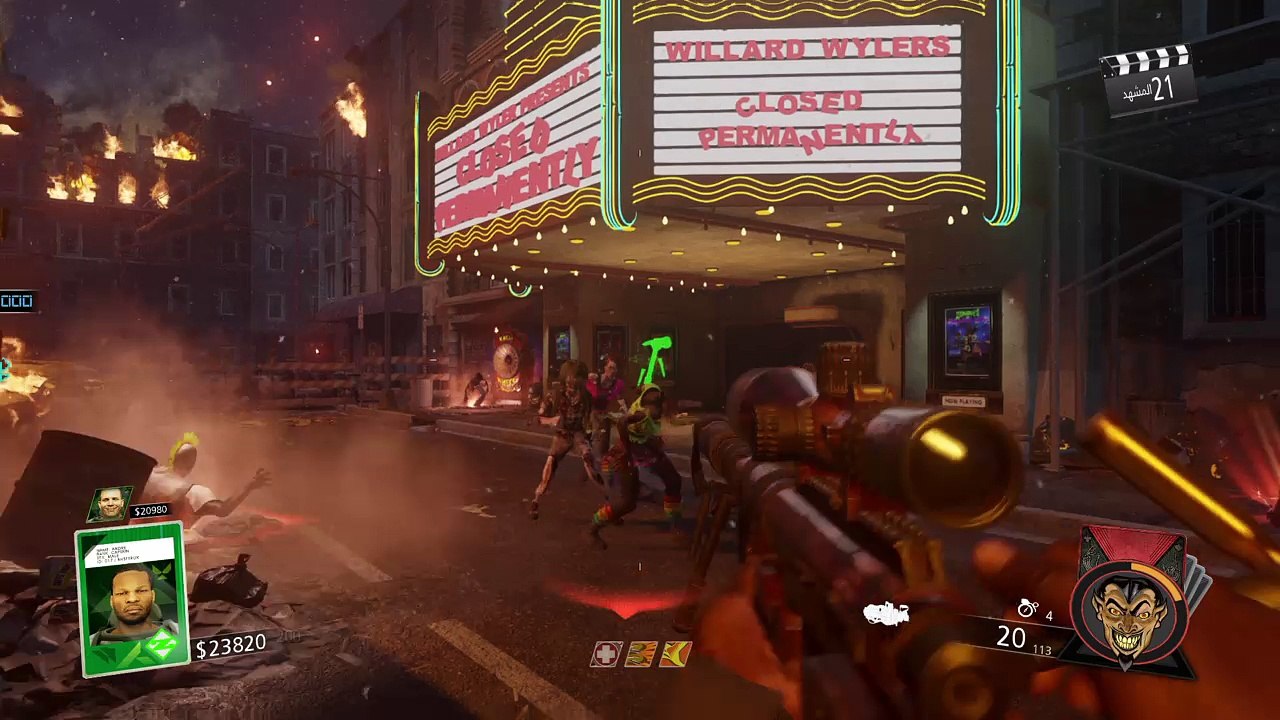Click the white weapon silhouette icon
Viewport: 1280px width, 720px height.
point(886,614)
